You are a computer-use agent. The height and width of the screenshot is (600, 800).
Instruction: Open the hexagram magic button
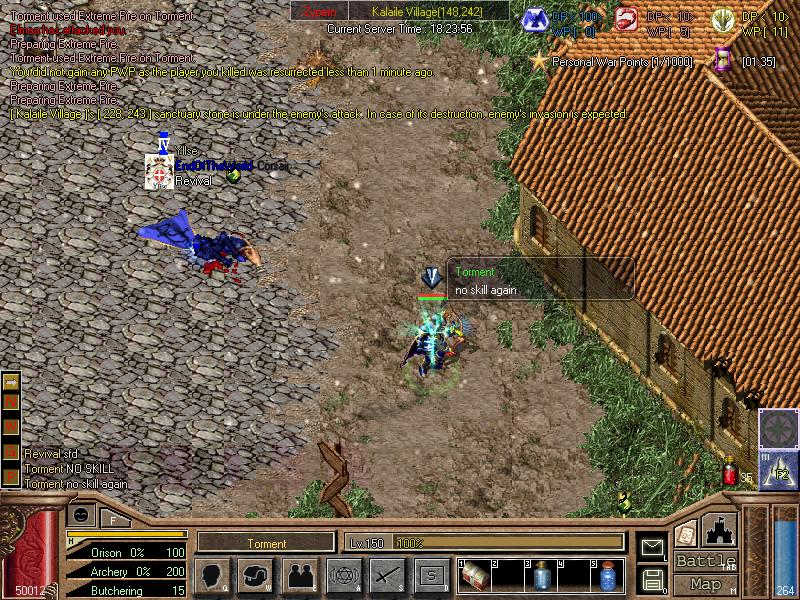(343, 575)
